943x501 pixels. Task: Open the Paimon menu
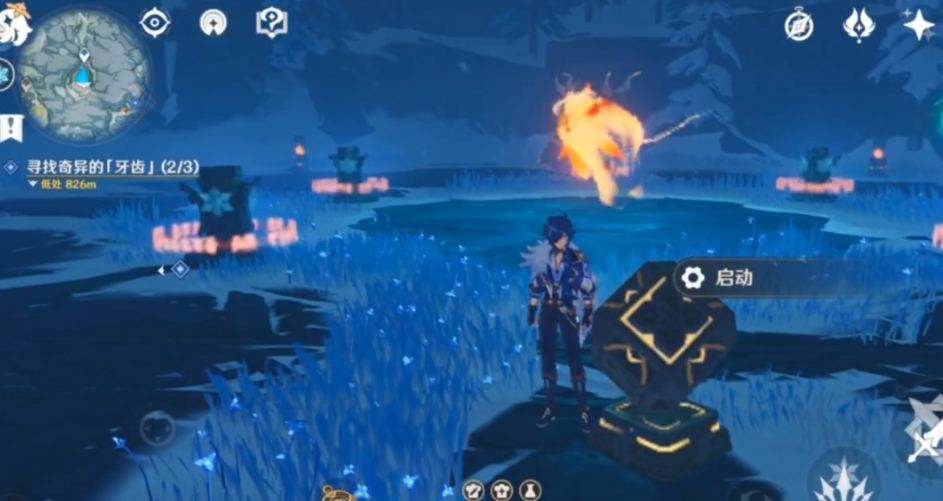14,22
